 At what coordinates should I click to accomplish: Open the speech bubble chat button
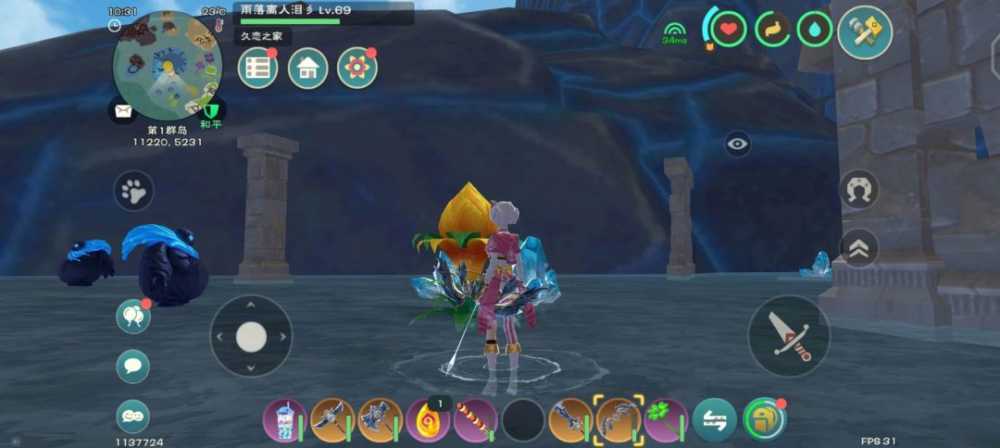(133, 366)
